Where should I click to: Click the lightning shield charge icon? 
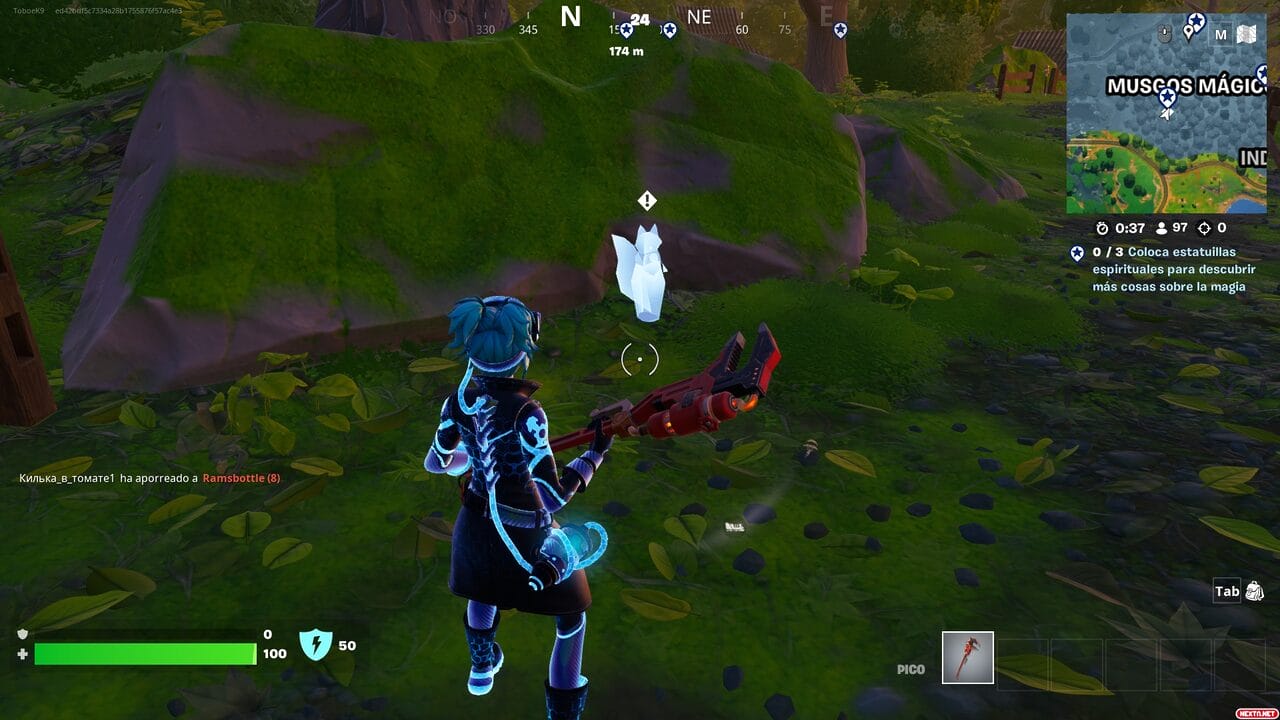coord(315,645)
